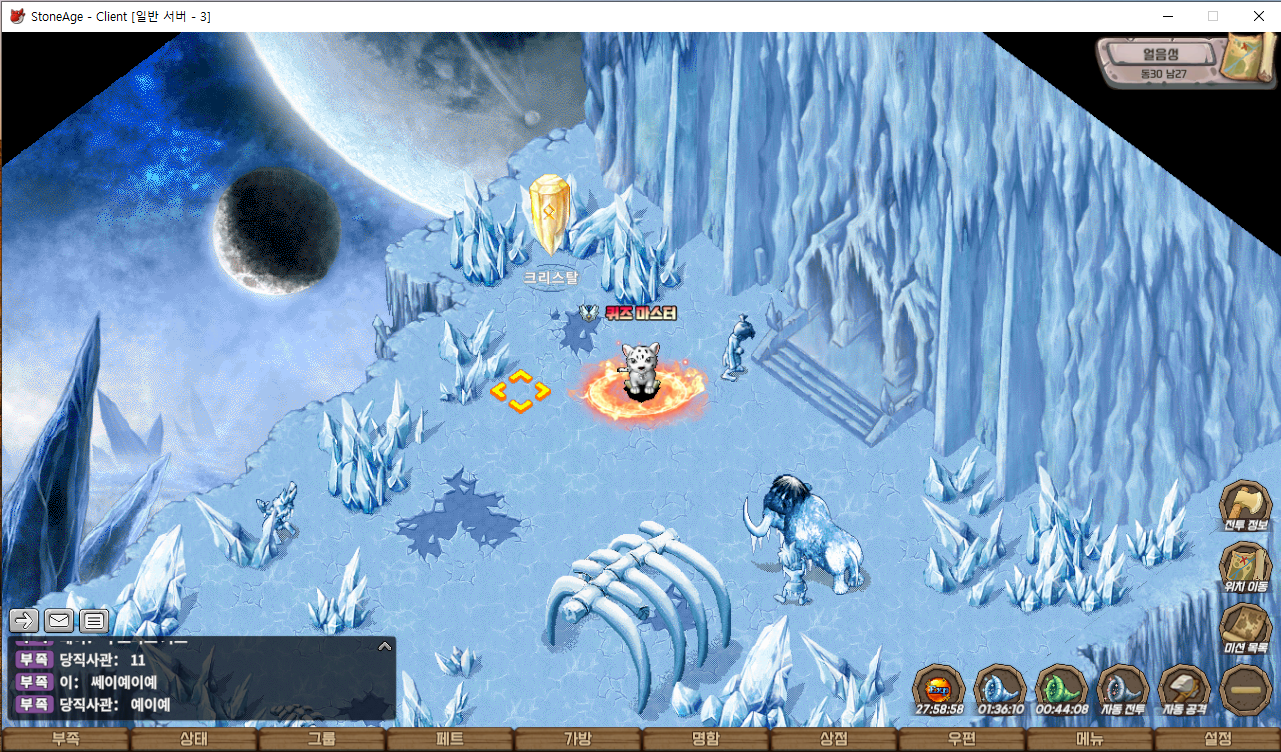The height and width of the screenshot is (752, 1281).
Task: Open the 상태 (status) menu
Action: coord(193,740)
